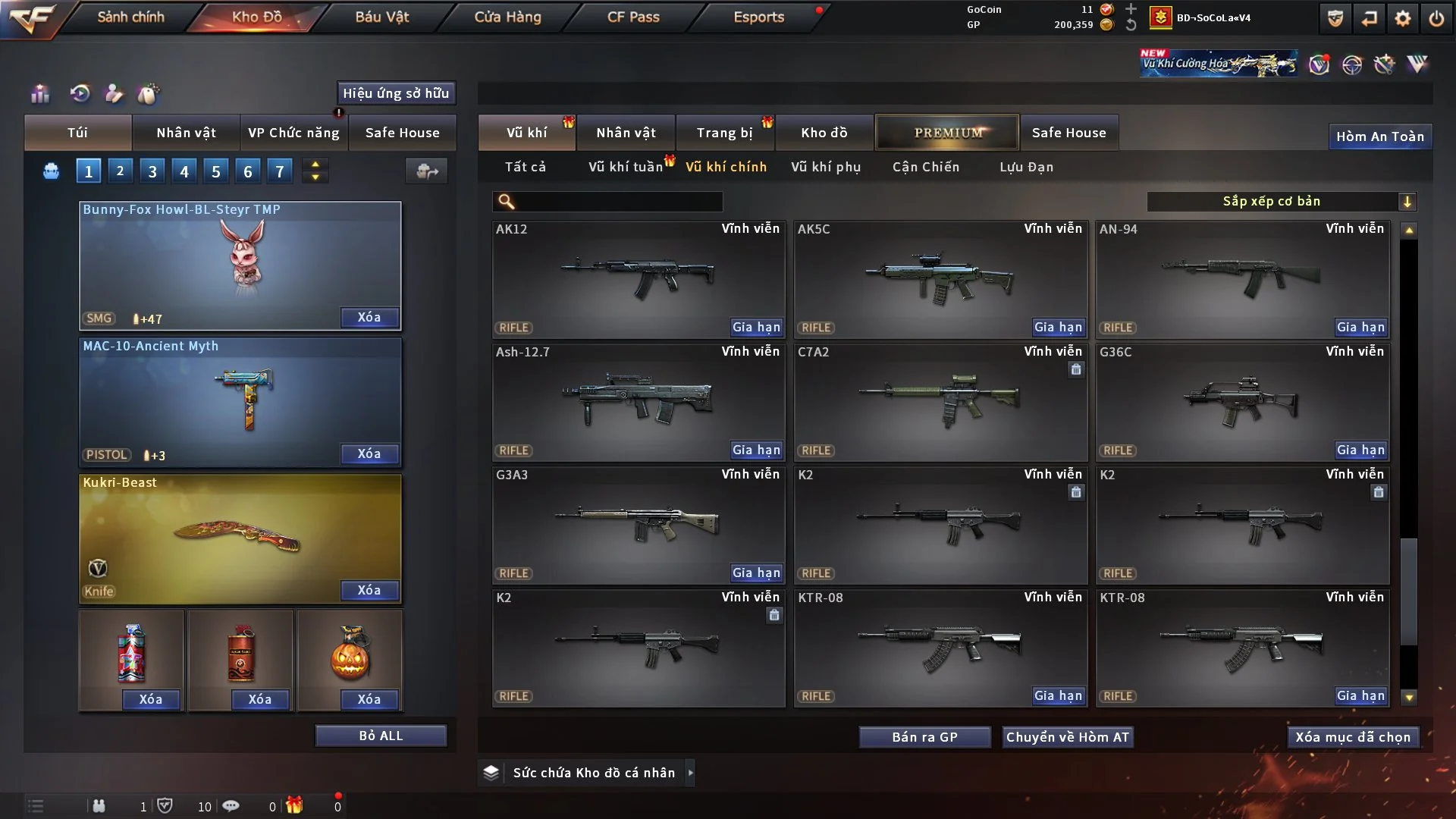Click the Hiệu ứng sở hữu button
1456x819 pixels.
pyautogui.click(x=396, y=93)
